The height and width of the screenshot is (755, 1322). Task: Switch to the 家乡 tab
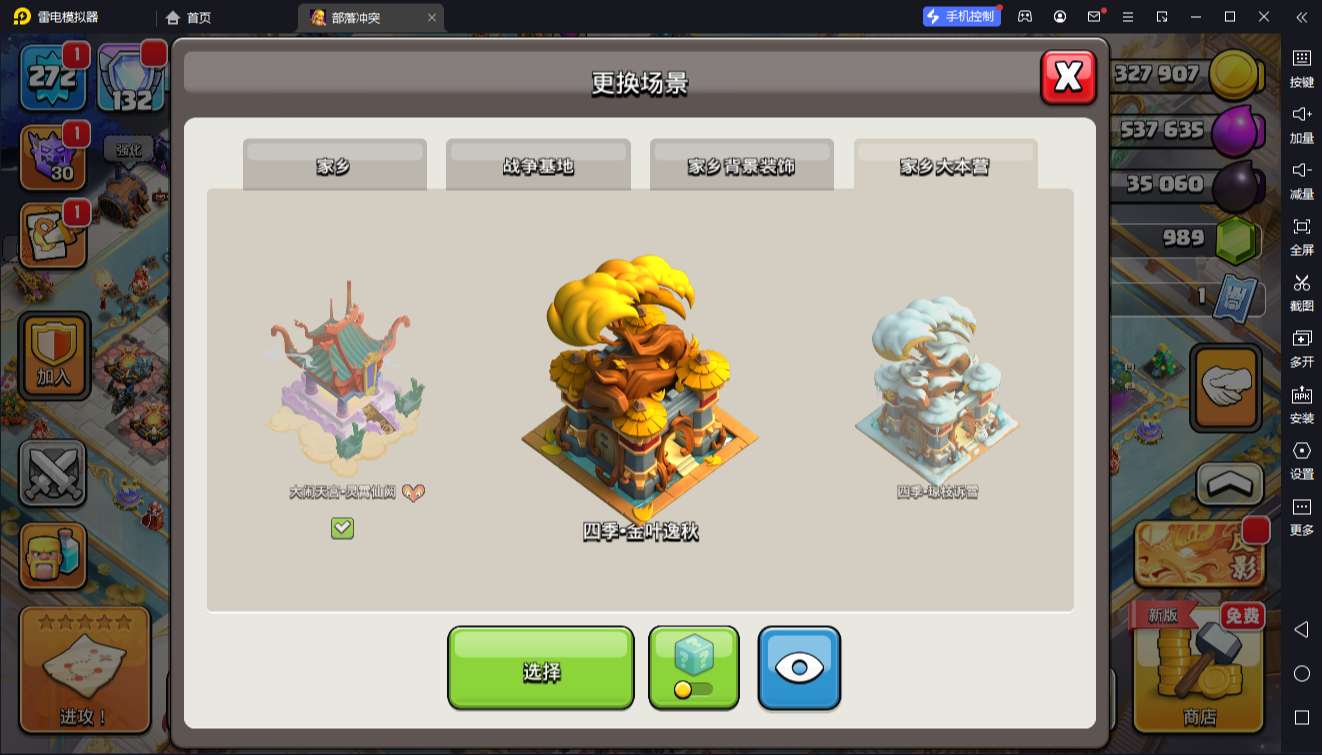point(334,165)
